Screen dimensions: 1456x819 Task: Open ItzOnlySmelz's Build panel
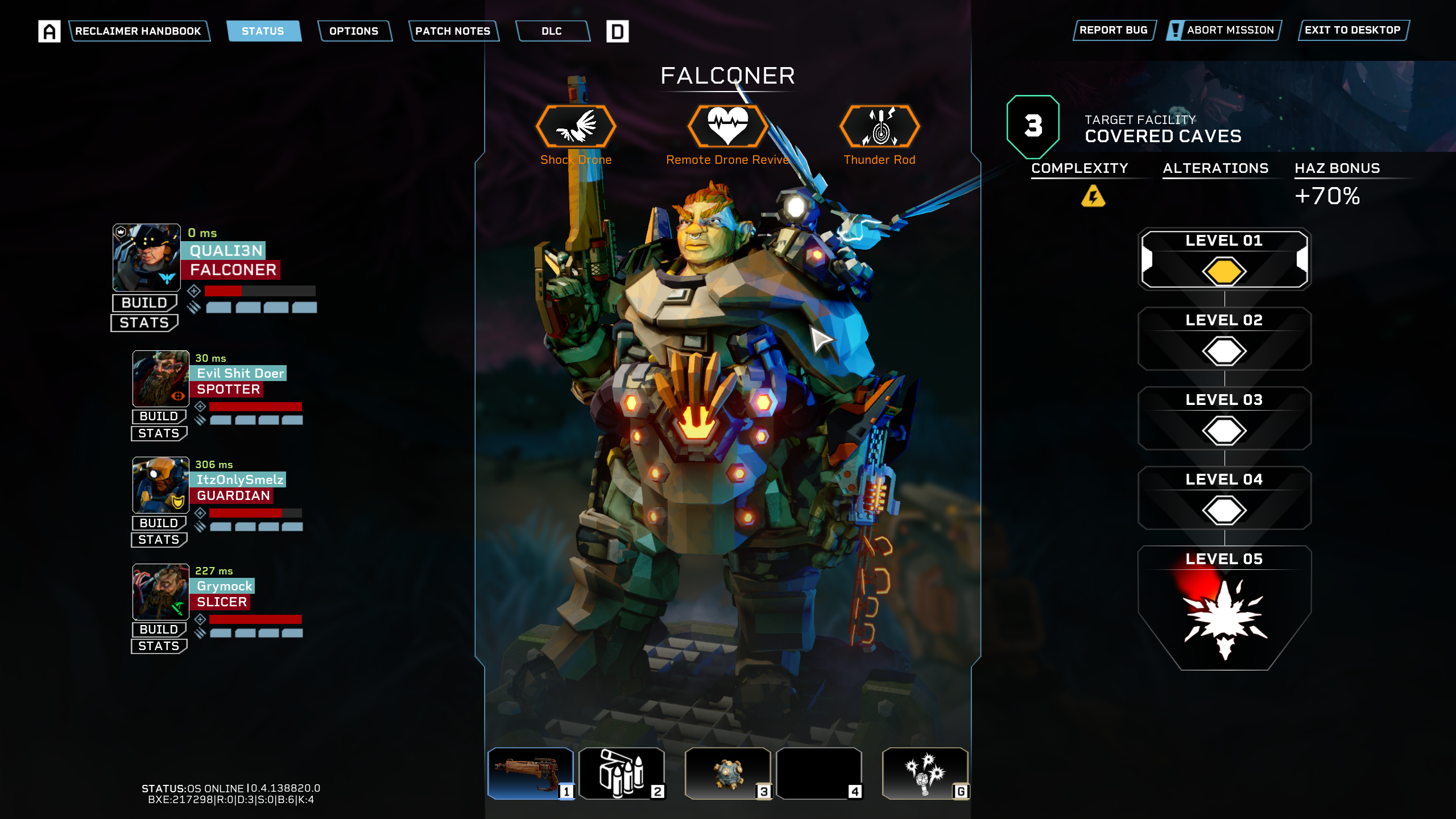[159, 523]
